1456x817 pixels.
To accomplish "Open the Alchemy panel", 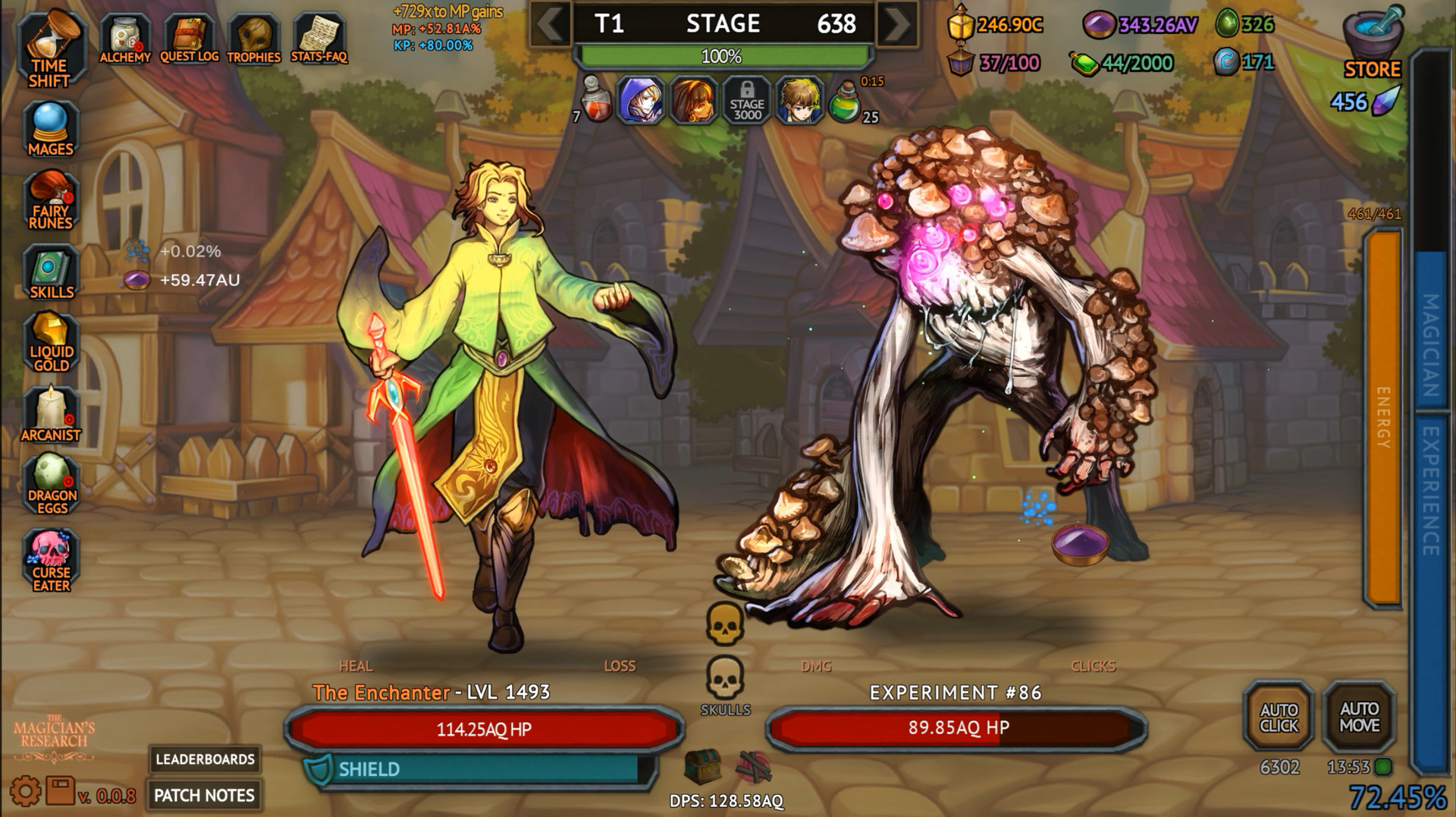I will [125, 39].
